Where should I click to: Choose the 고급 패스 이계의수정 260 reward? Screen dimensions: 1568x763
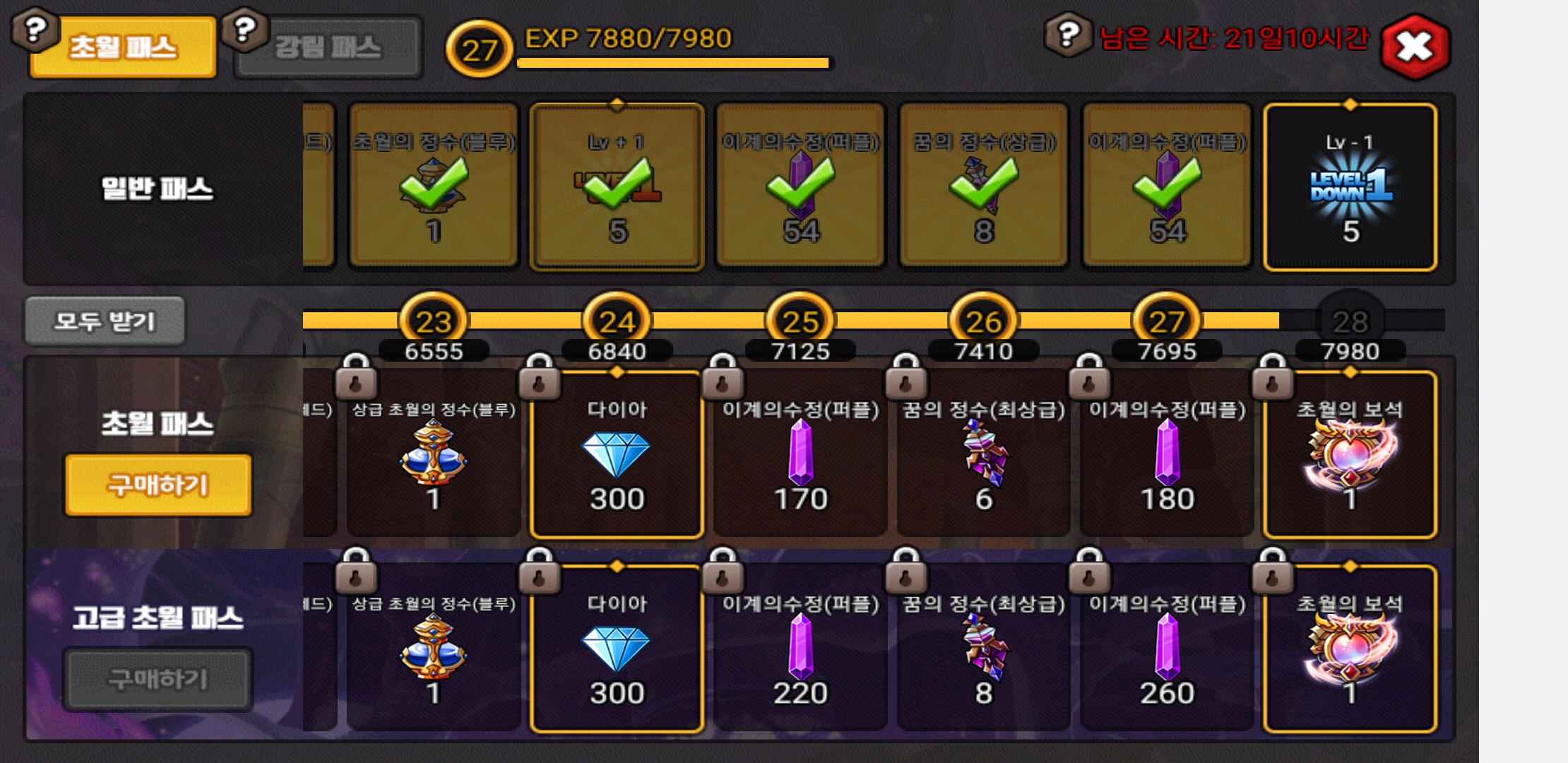1167,650
